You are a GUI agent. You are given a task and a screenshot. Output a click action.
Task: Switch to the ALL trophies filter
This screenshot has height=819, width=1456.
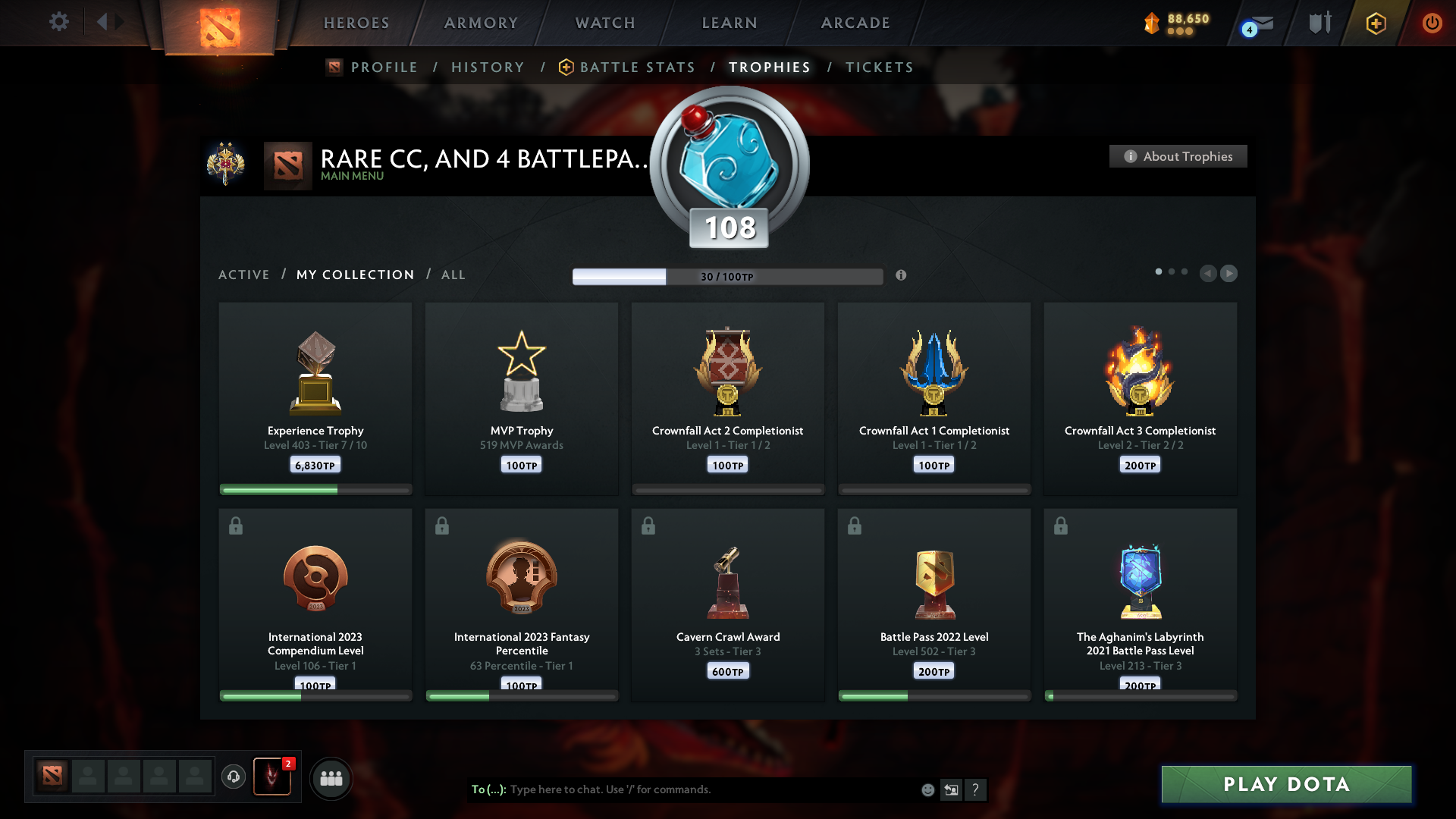453,275
